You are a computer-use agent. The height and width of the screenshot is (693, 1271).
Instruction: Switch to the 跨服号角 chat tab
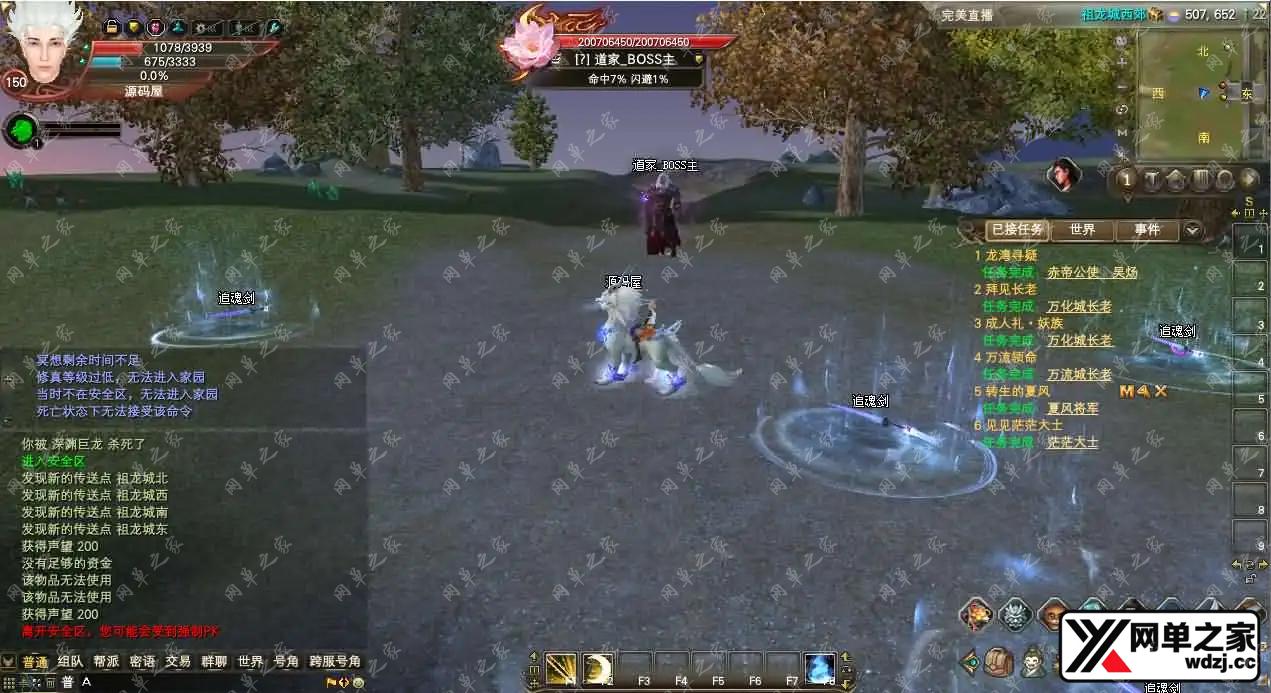pos(335,662)
